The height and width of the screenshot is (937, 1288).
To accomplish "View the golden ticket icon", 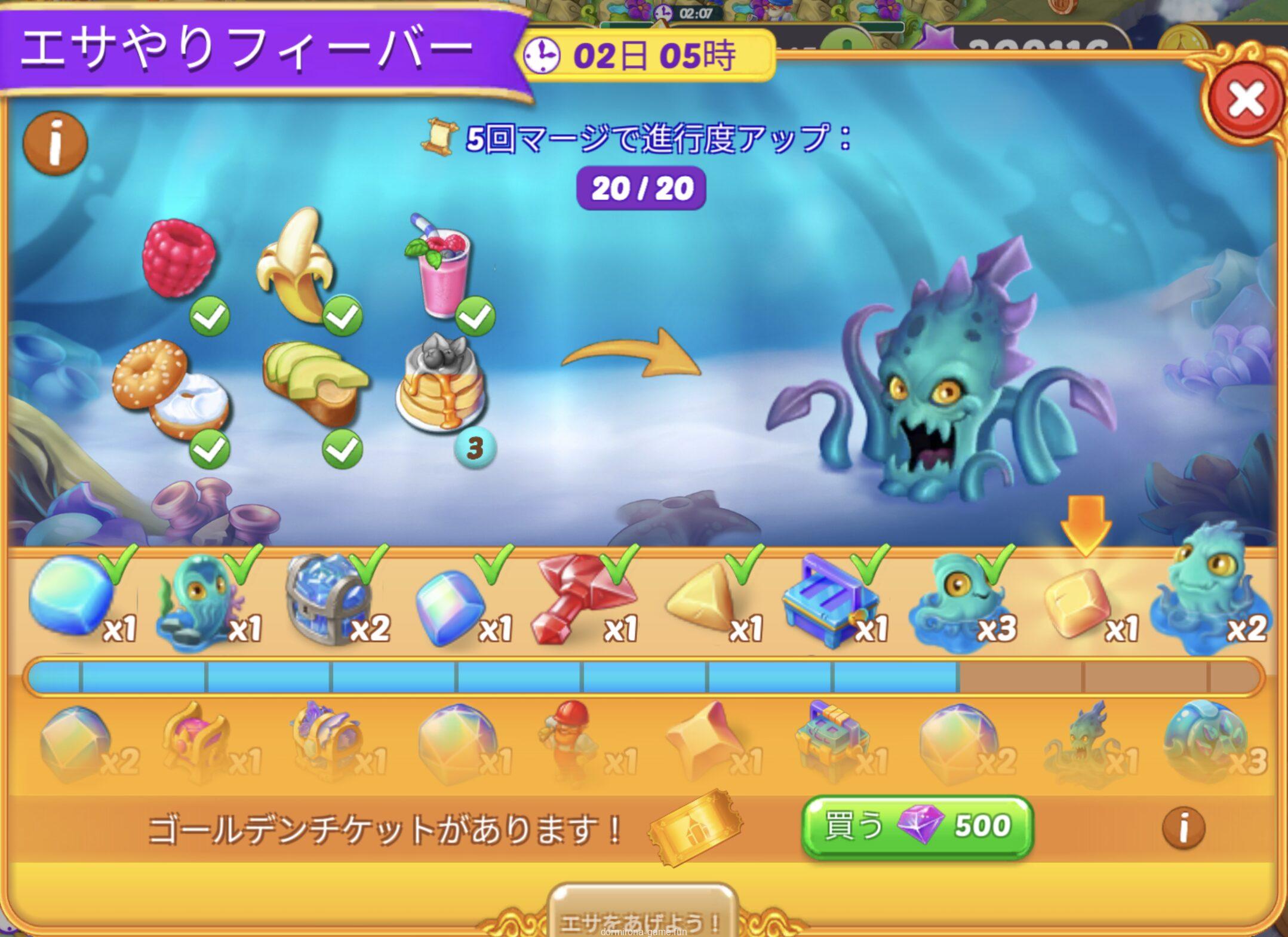I will [x=696, y=827].
